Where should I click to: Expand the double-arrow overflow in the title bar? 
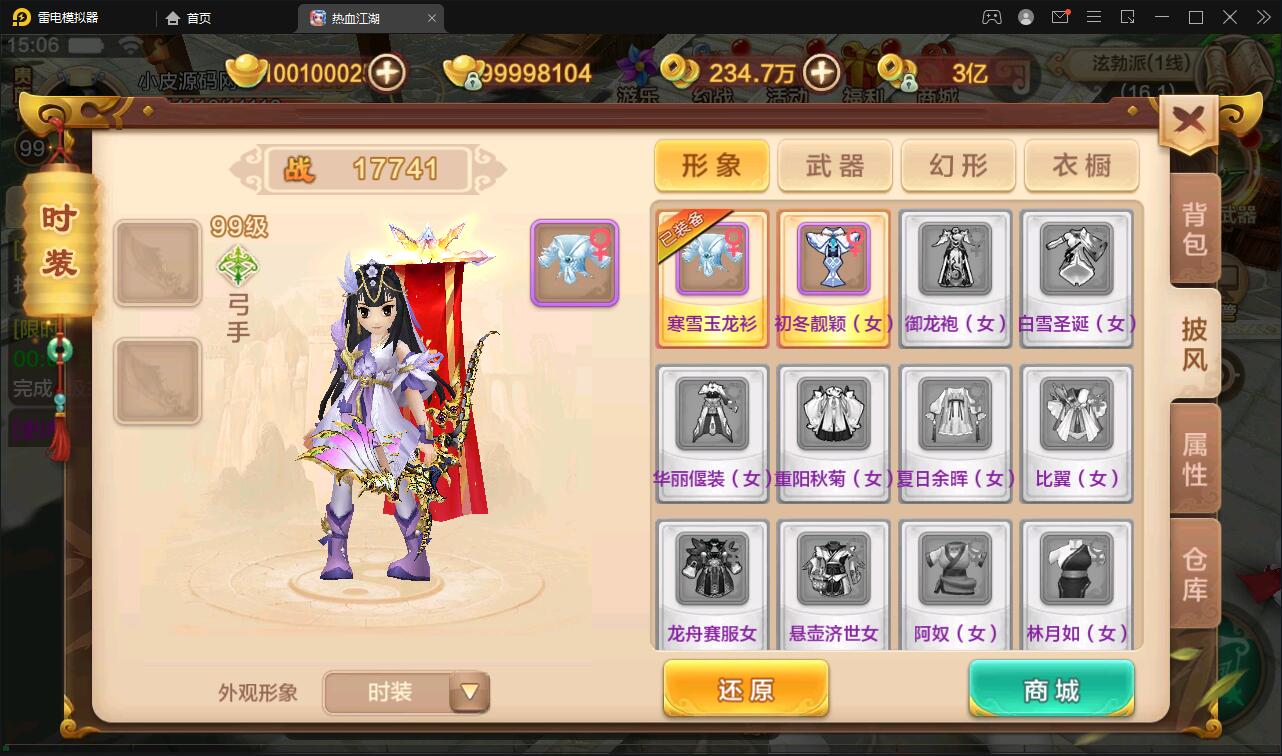1265,17
